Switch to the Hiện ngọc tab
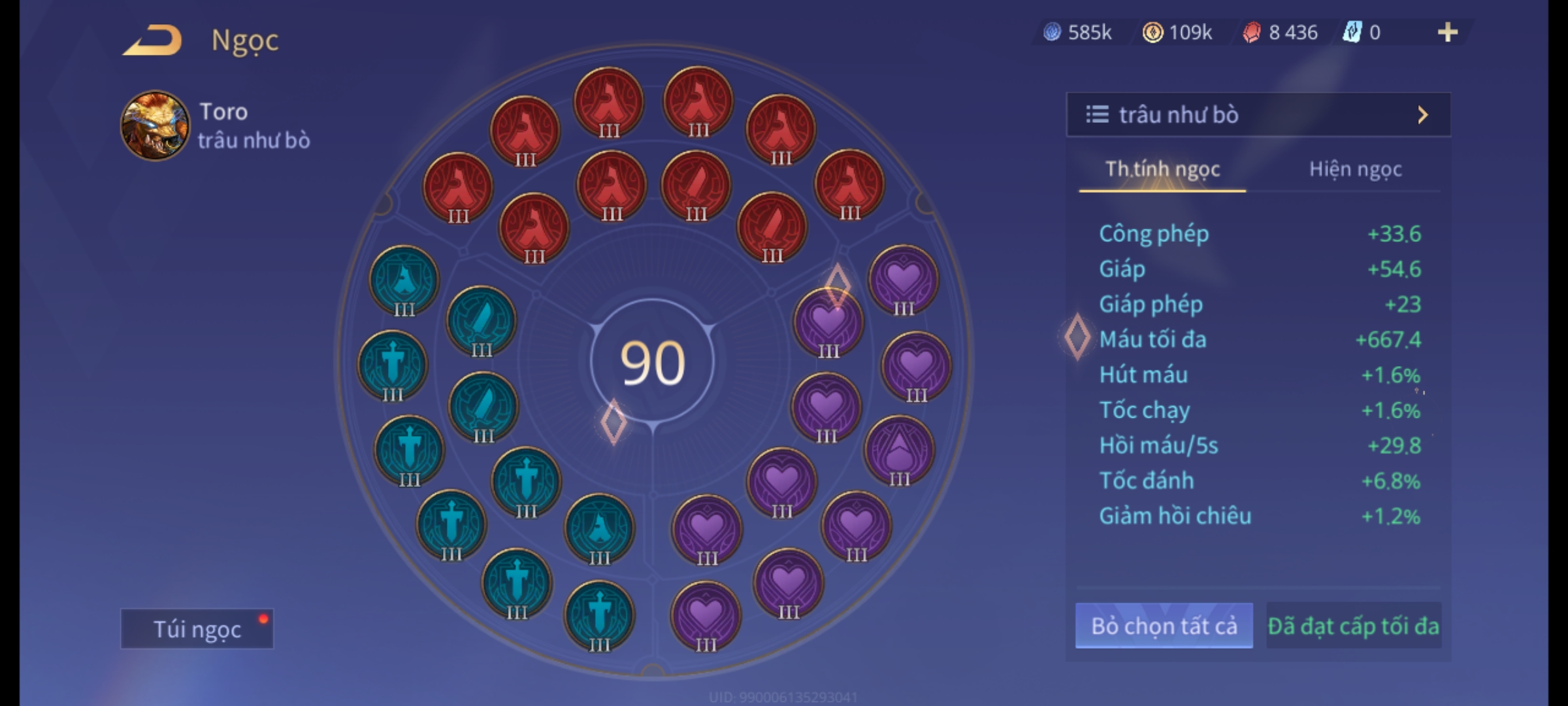The height and width of the screenshot is (706, 1568). 1355,169
